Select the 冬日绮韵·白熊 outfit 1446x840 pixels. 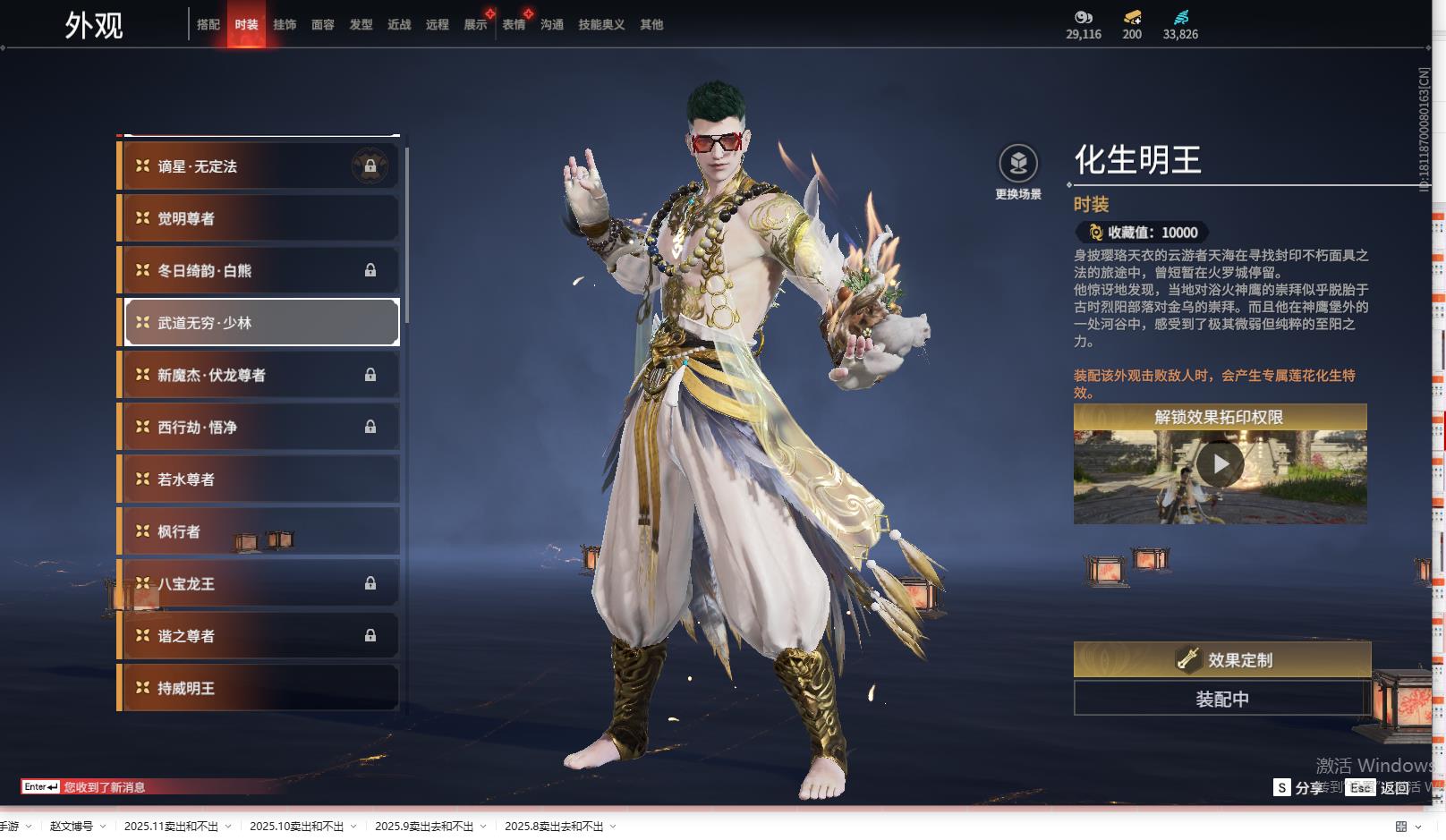[259, 270]
